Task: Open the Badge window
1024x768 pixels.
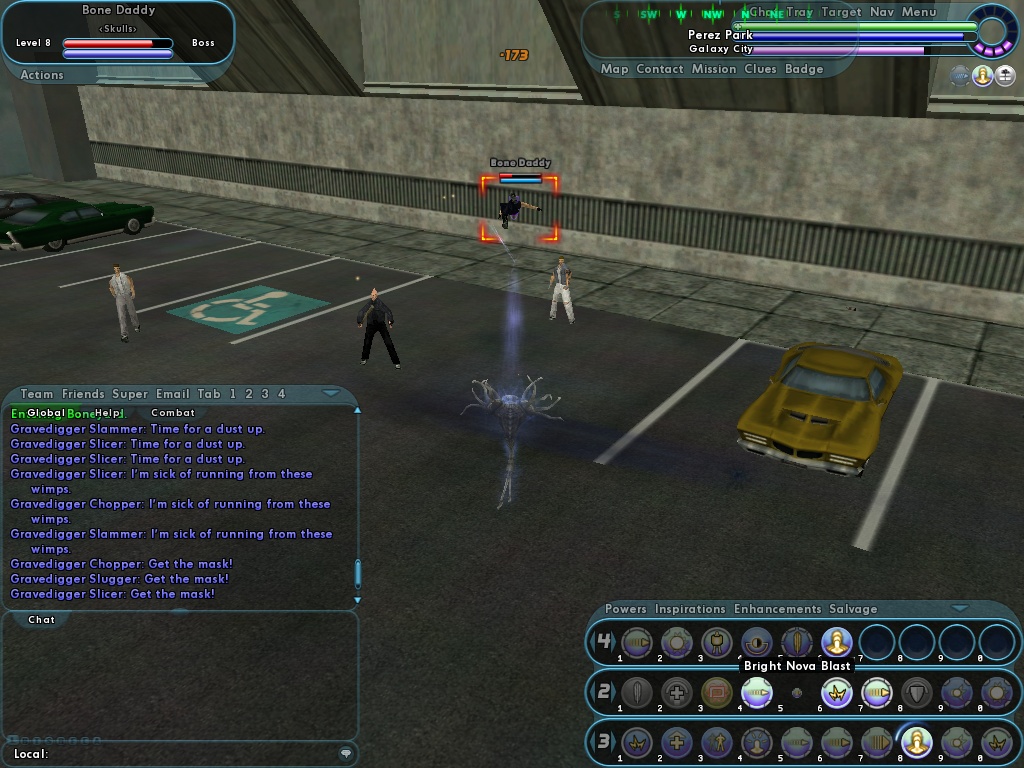Action: pos(804,69)
